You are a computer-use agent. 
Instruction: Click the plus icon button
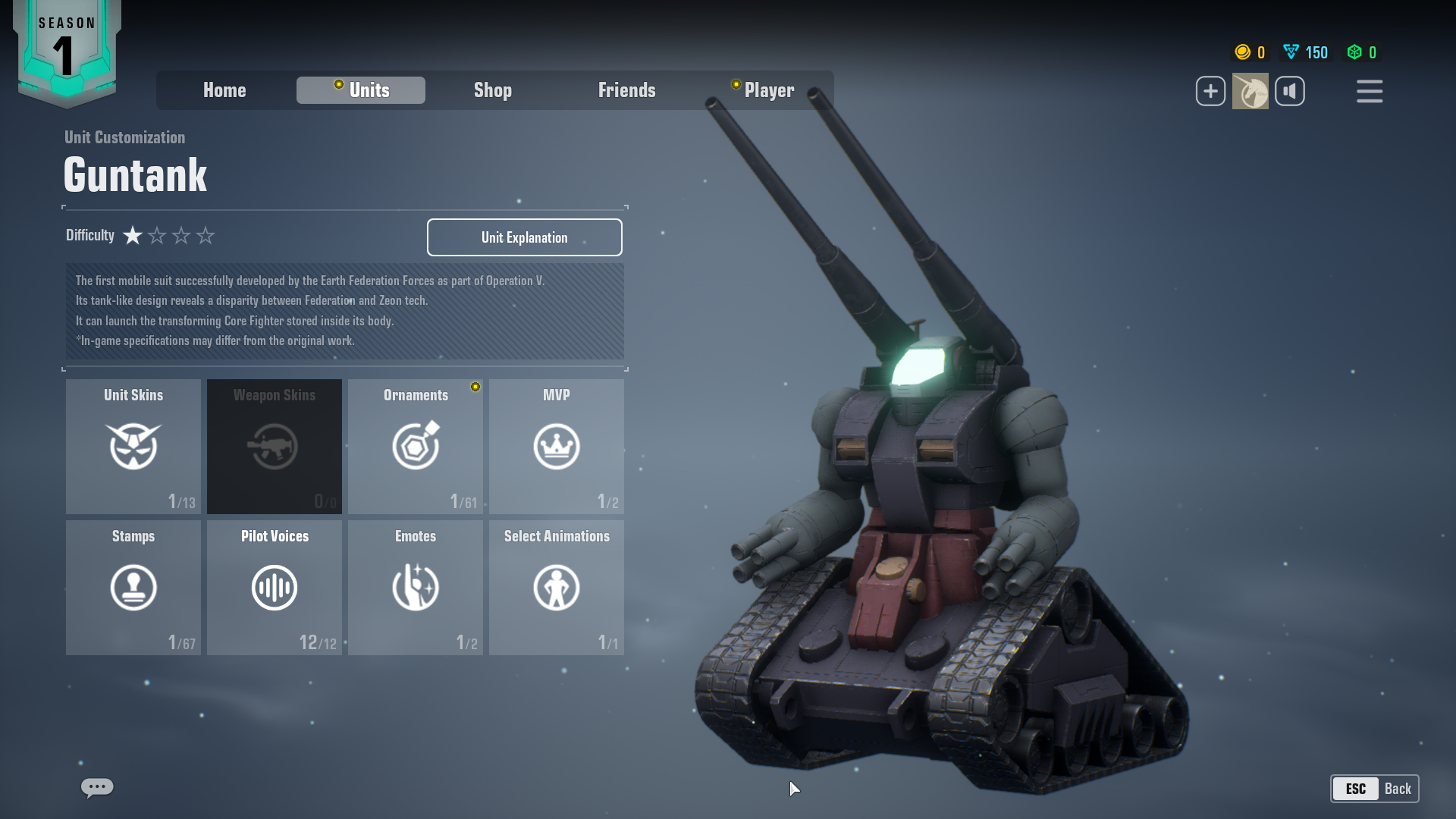(1210, 91)
